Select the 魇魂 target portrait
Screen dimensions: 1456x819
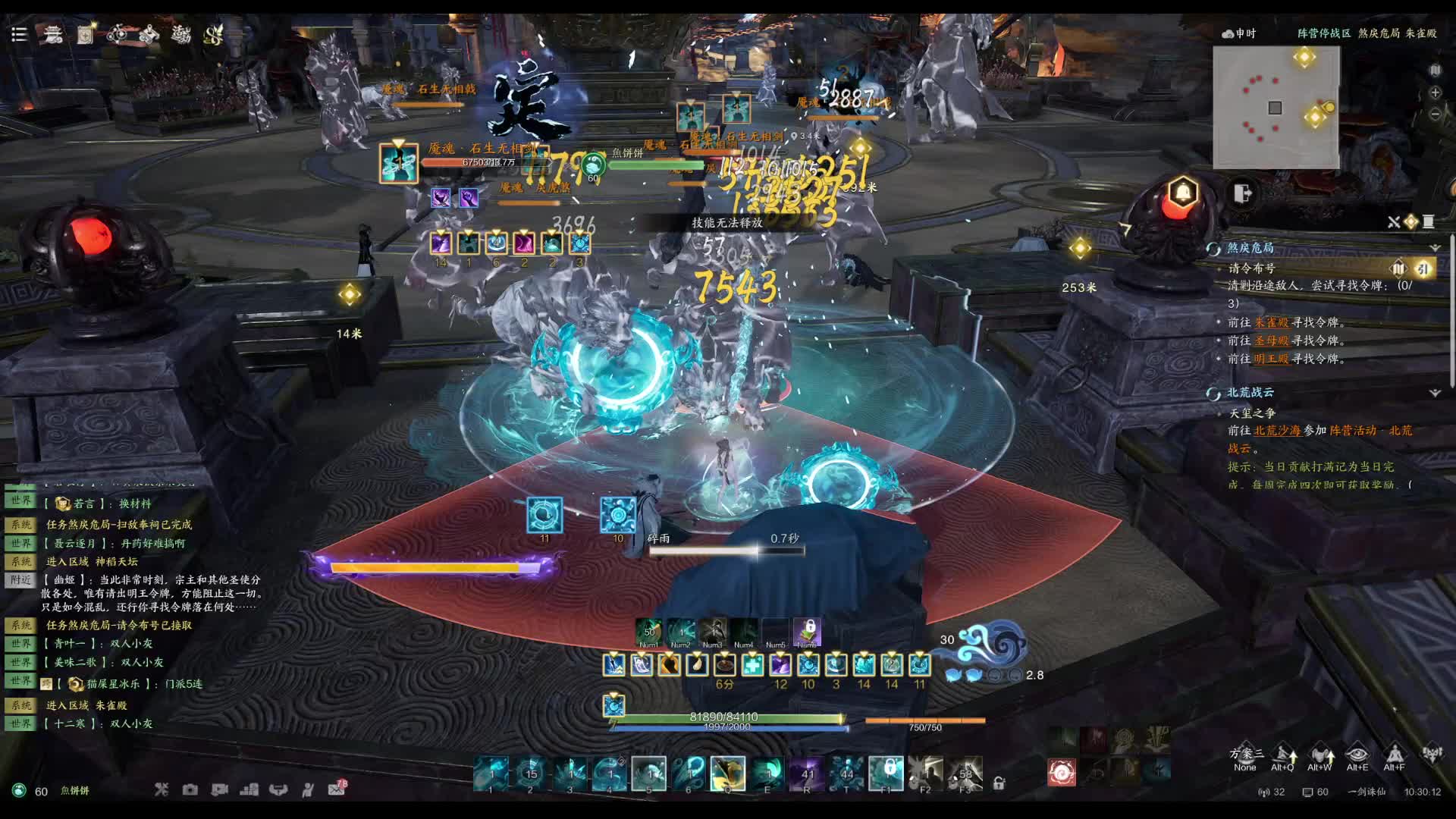pyautogui.click(x=399, y=163)
